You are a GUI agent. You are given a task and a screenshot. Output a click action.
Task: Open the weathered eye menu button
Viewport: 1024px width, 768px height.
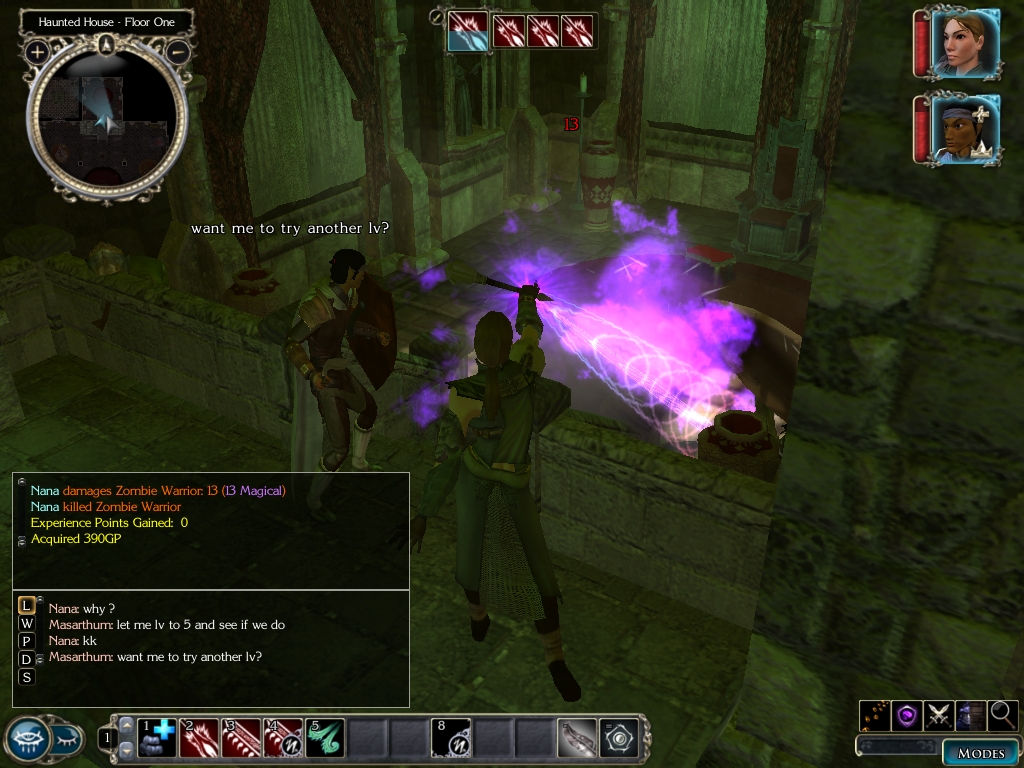(29, 739)
